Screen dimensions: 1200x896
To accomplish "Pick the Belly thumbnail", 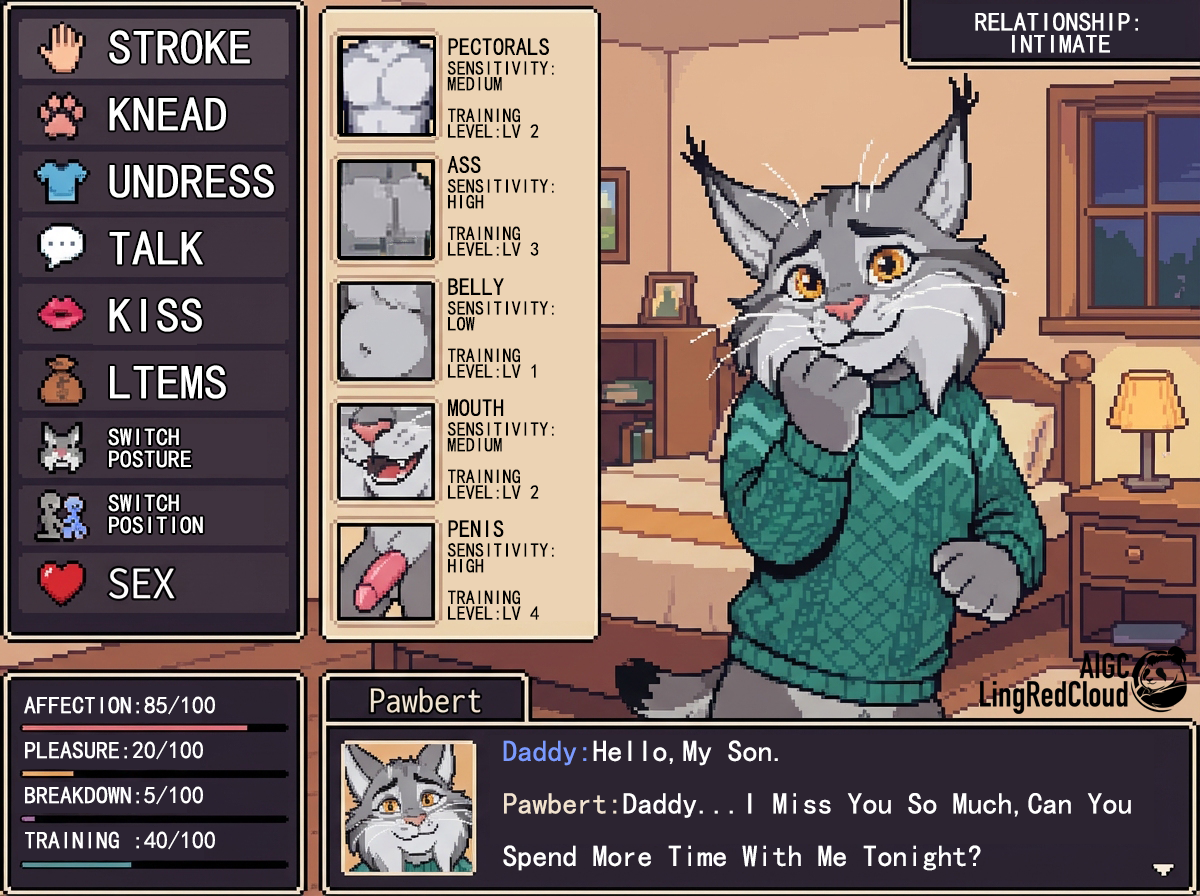I will pos(387,330).
